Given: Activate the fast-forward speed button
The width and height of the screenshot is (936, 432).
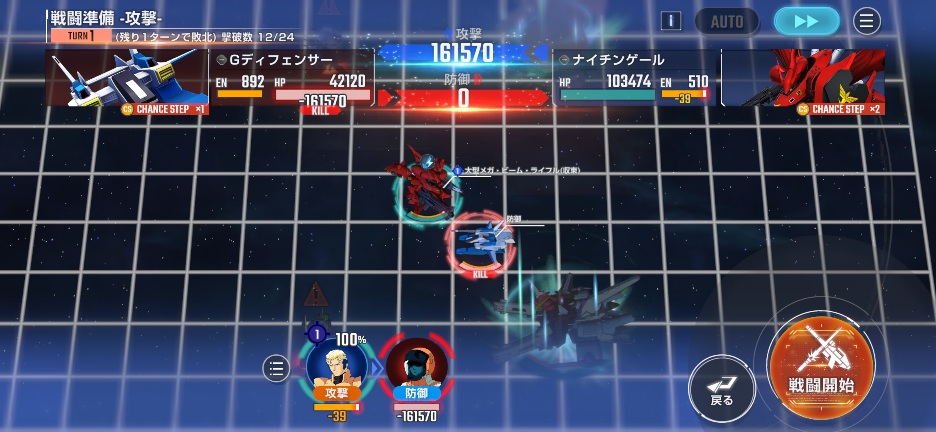Looking at the screenshot, I should [806, 20].
